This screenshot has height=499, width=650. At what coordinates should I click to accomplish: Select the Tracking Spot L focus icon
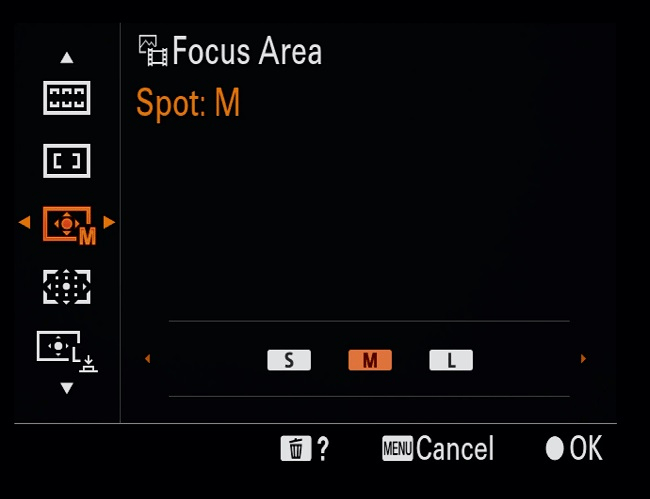(x=68, y=347)
